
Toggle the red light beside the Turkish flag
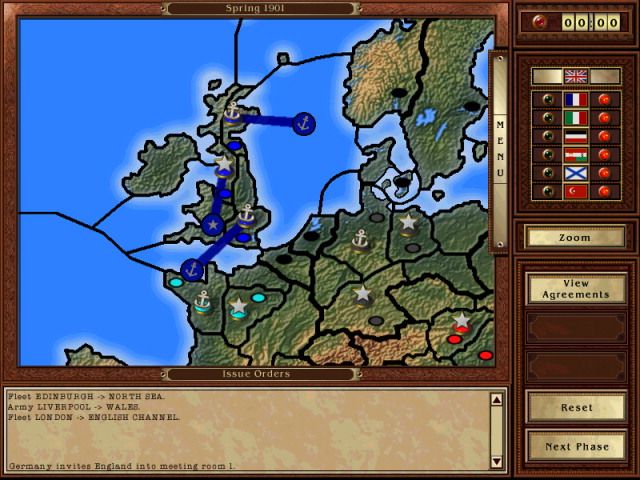[603, 190]
